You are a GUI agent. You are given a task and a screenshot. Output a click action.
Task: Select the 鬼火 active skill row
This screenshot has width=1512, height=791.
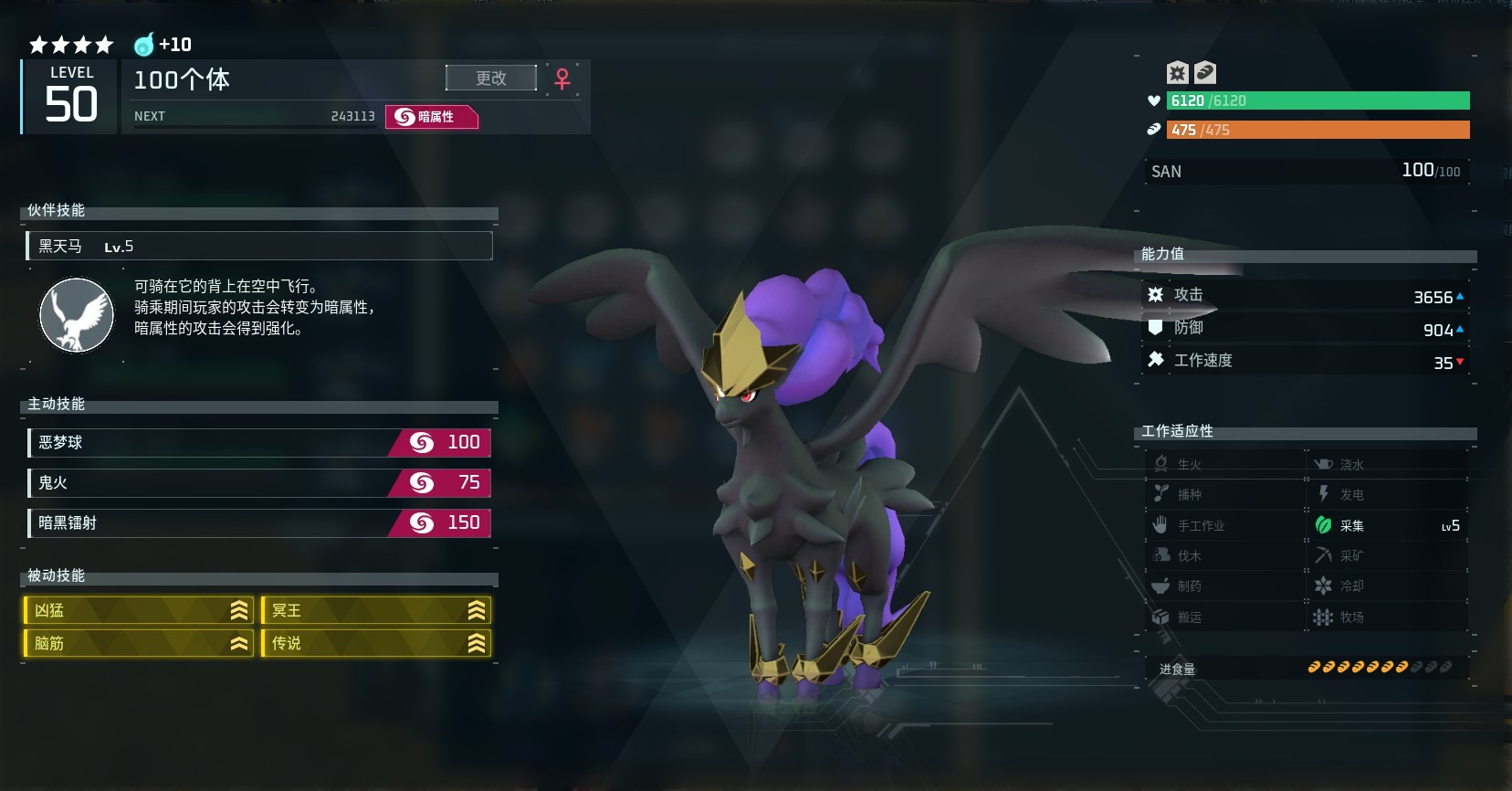259,483
